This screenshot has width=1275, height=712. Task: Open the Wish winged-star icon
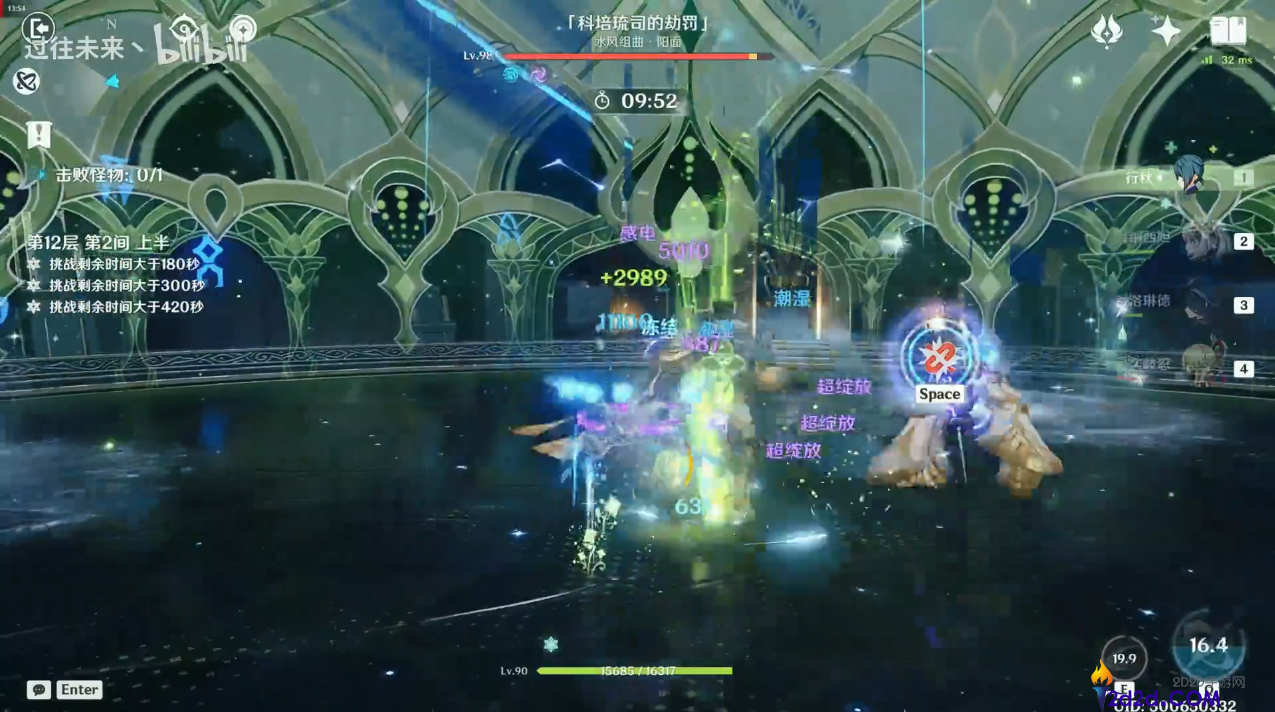coord(1106,31)
